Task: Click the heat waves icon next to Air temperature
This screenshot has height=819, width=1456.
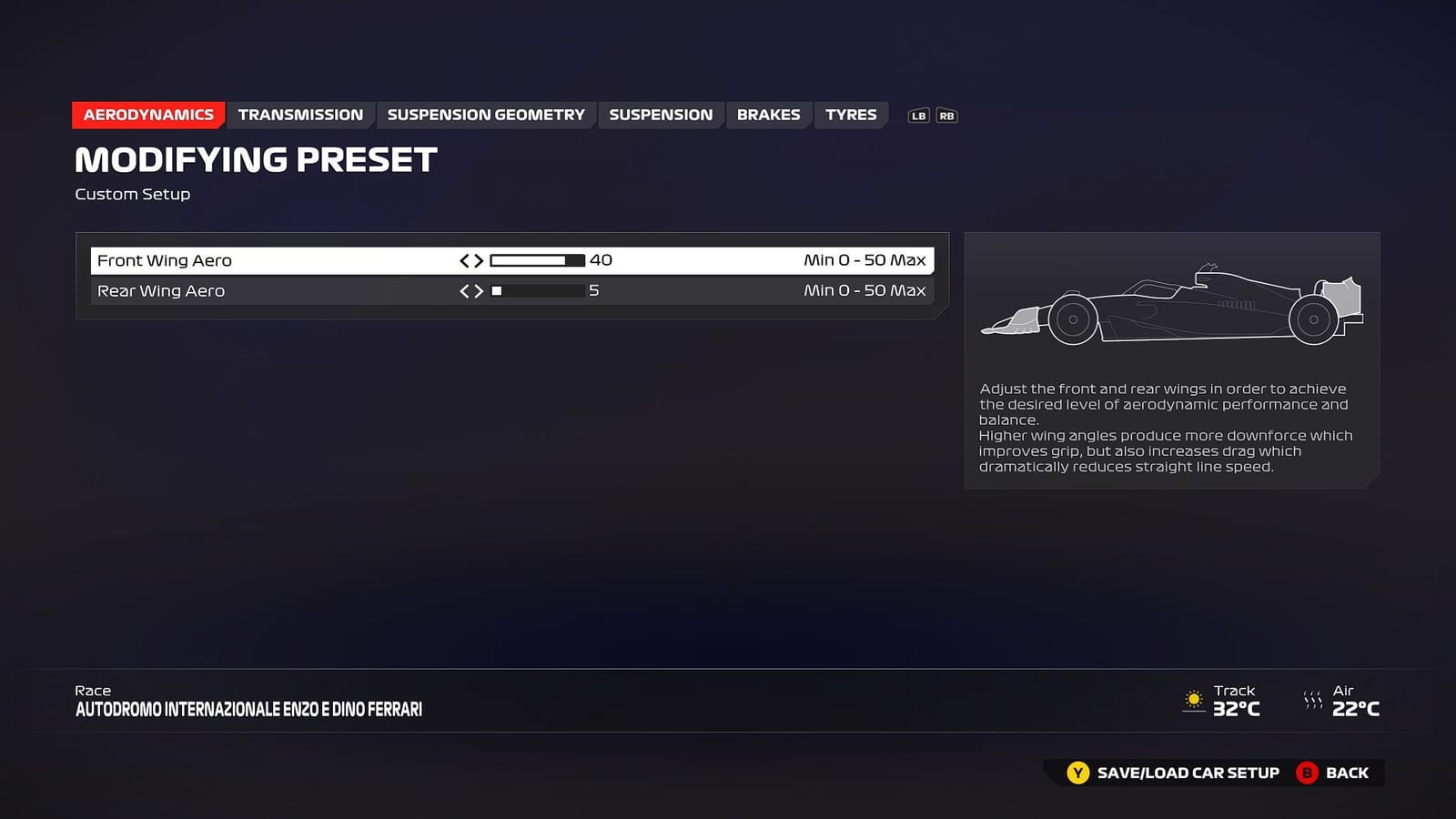Action: [x=1313, y=697]
